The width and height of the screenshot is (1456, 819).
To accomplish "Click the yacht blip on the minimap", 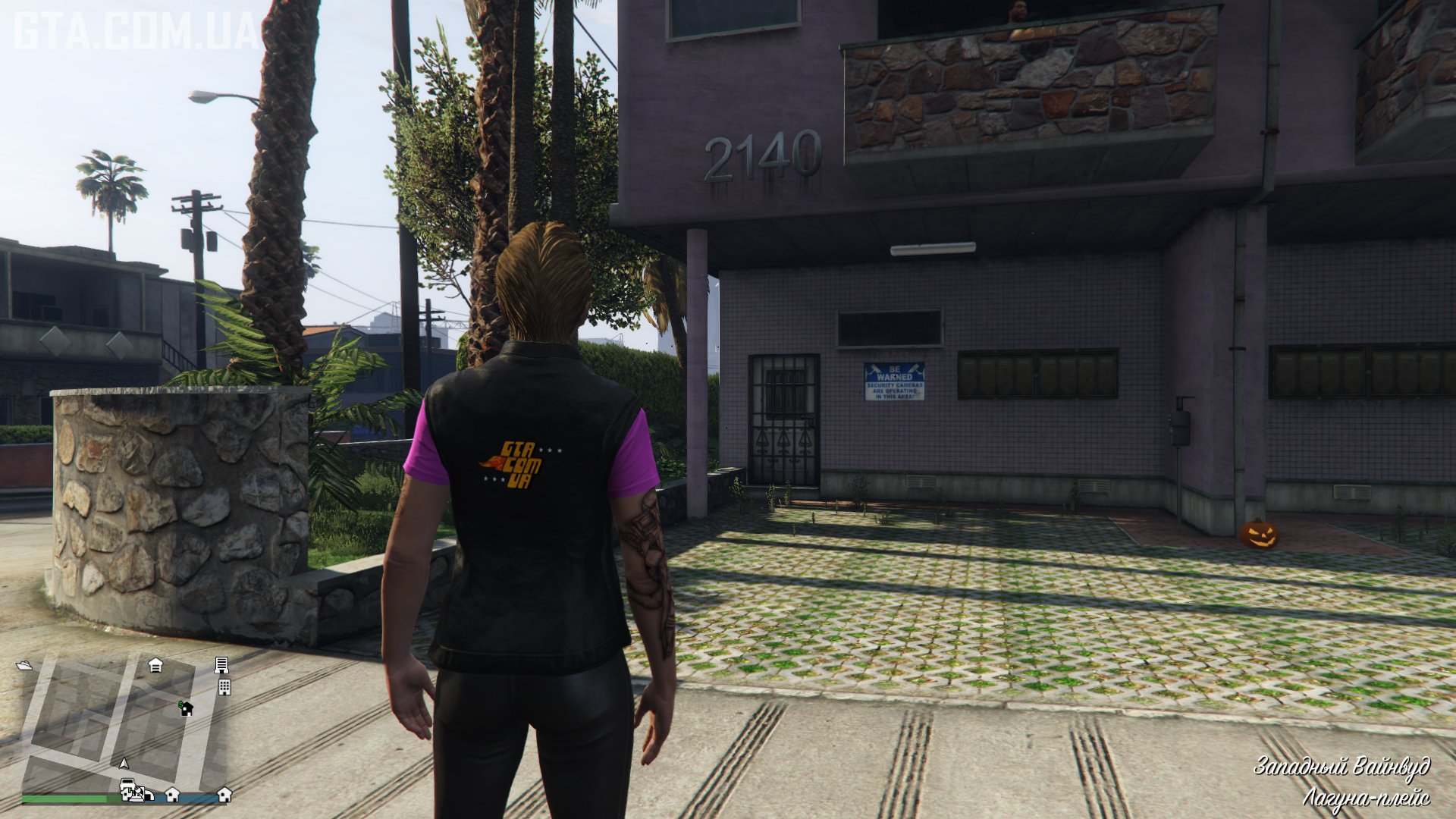I will (x=24, y=665).
